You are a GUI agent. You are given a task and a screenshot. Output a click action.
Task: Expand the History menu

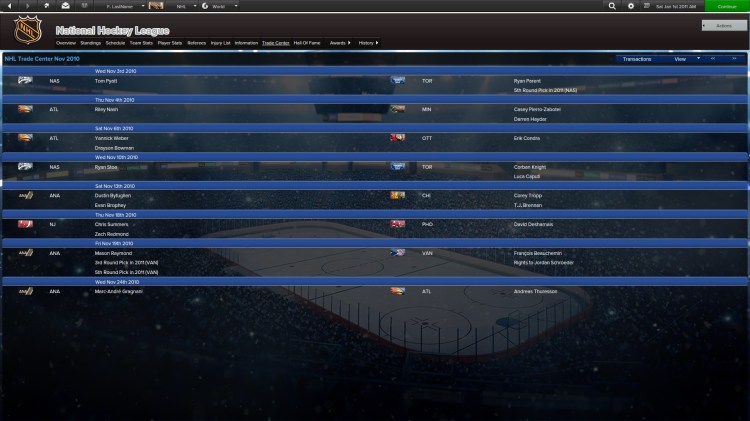click(368, 44)
